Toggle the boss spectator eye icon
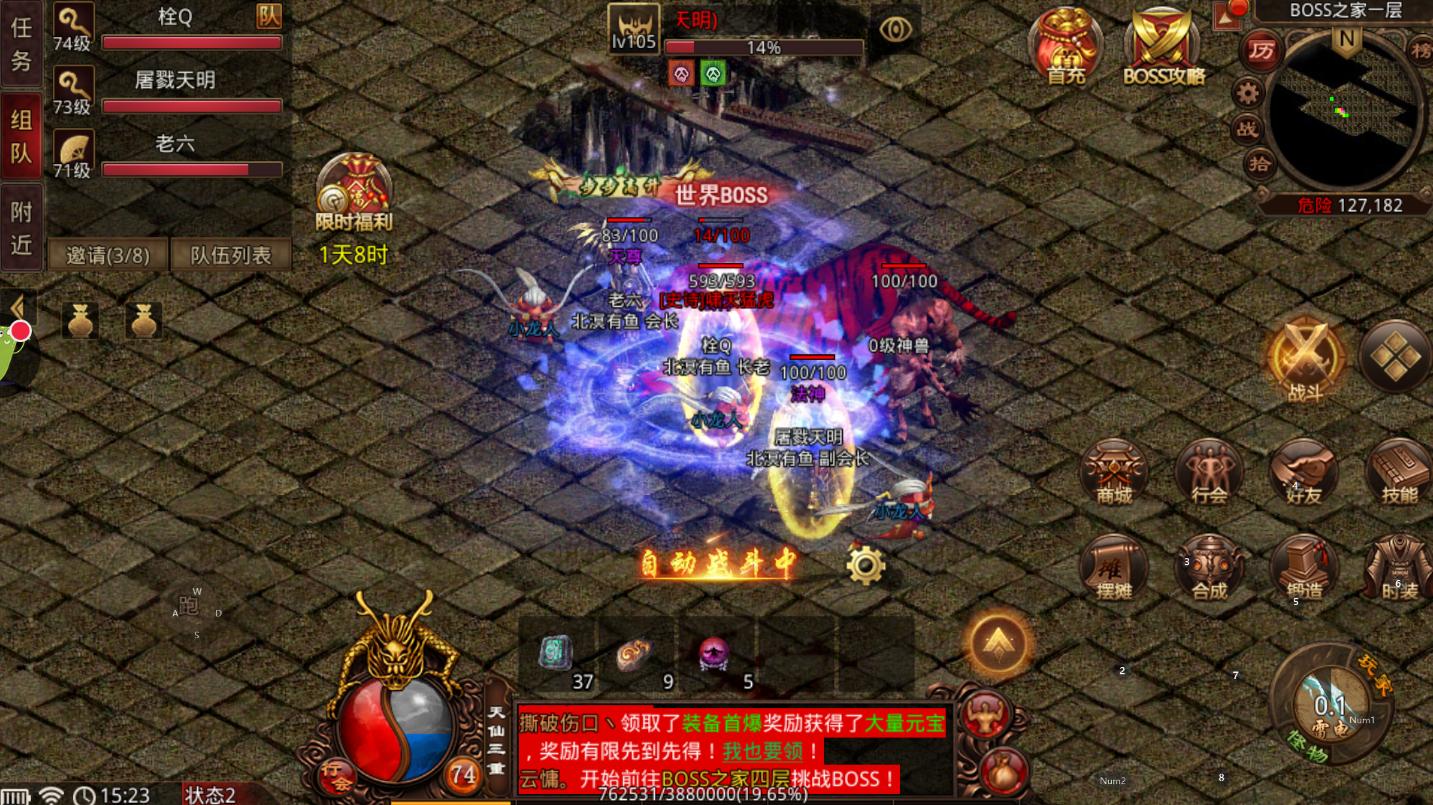Image resolution: width=1433 pixels, height=805 pixels. click(895, 29)
